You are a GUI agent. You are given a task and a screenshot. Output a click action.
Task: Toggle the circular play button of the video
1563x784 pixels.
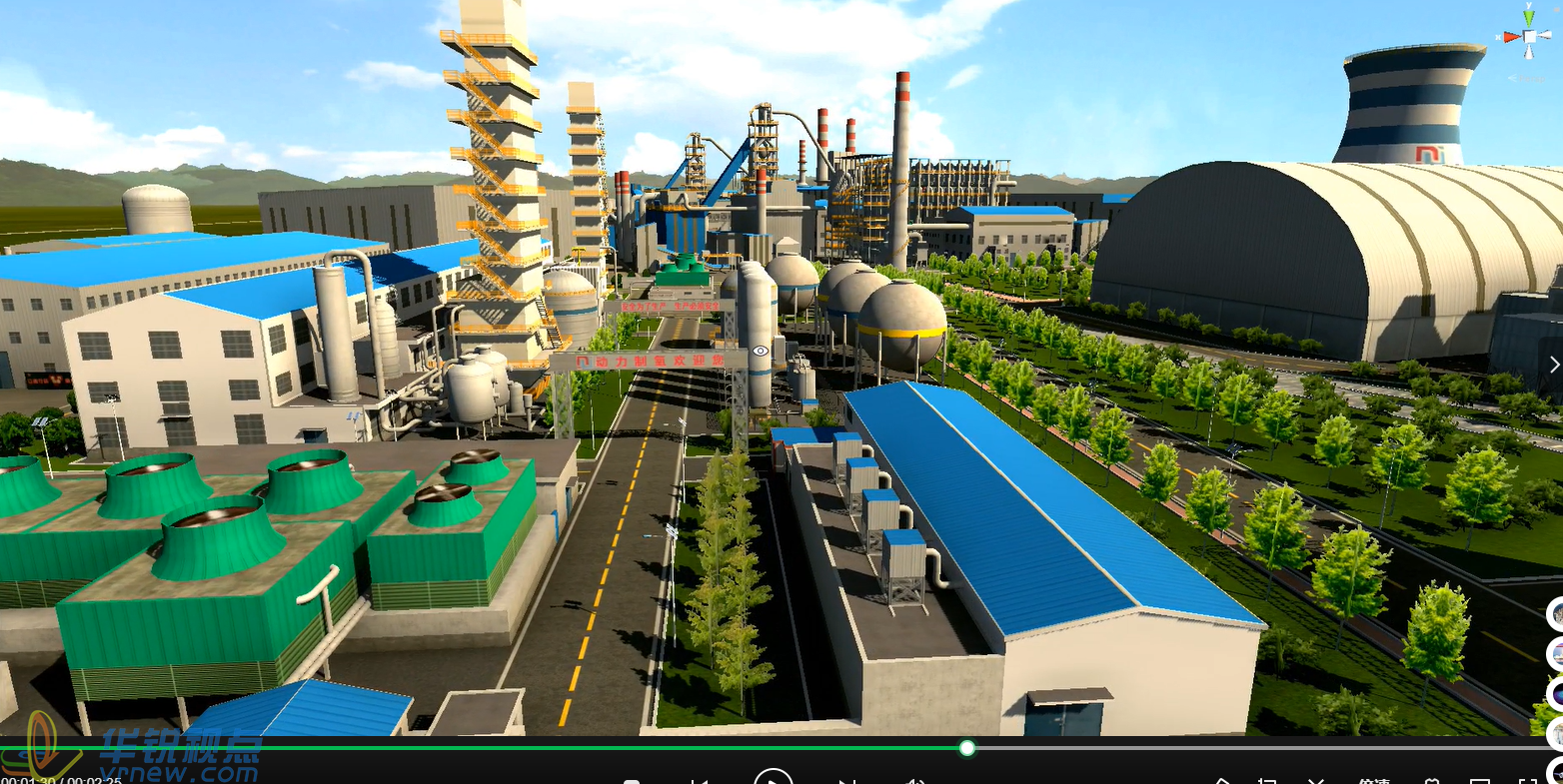pyautogui.click(x=773, y=778)
